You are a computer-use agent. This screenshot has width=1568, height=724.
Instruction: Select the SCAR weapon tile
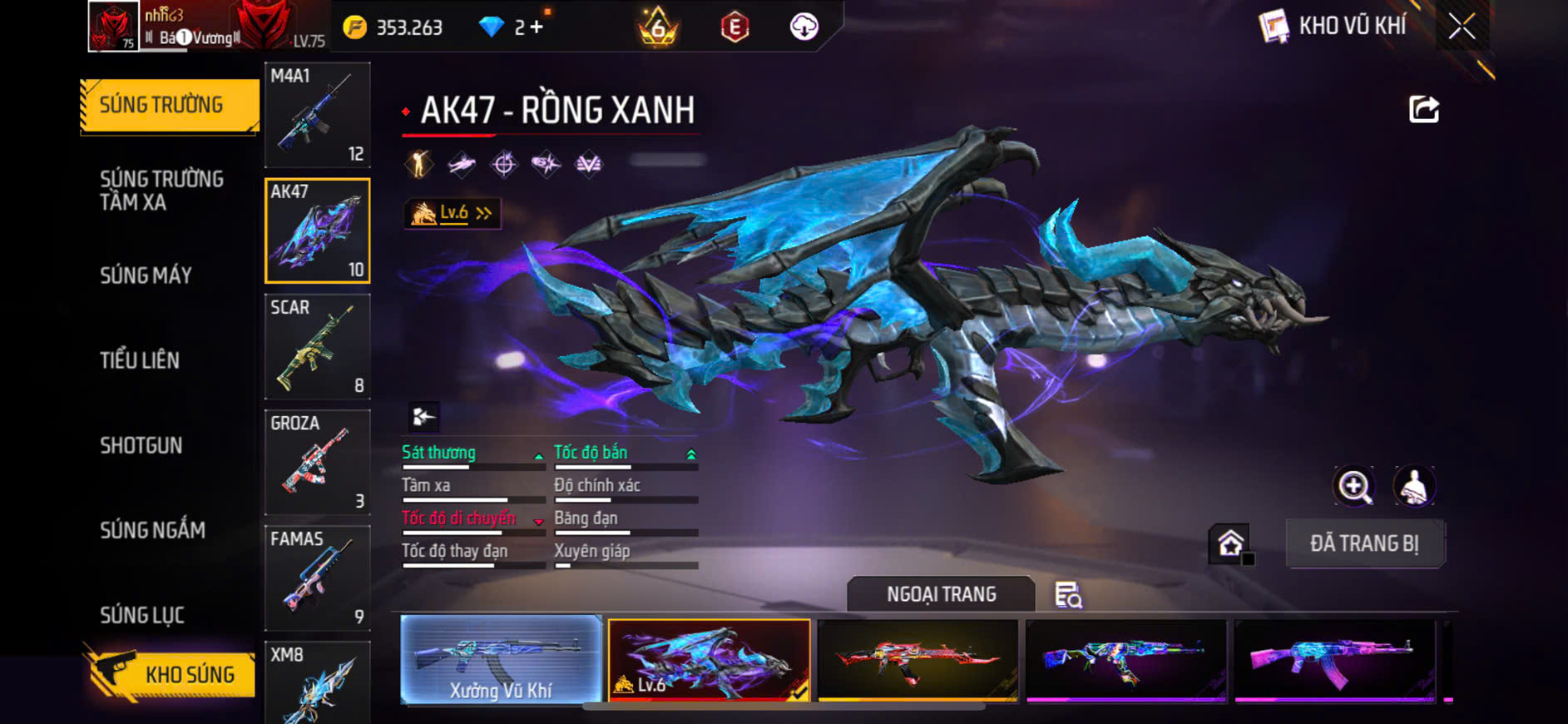tap(317, 346)
